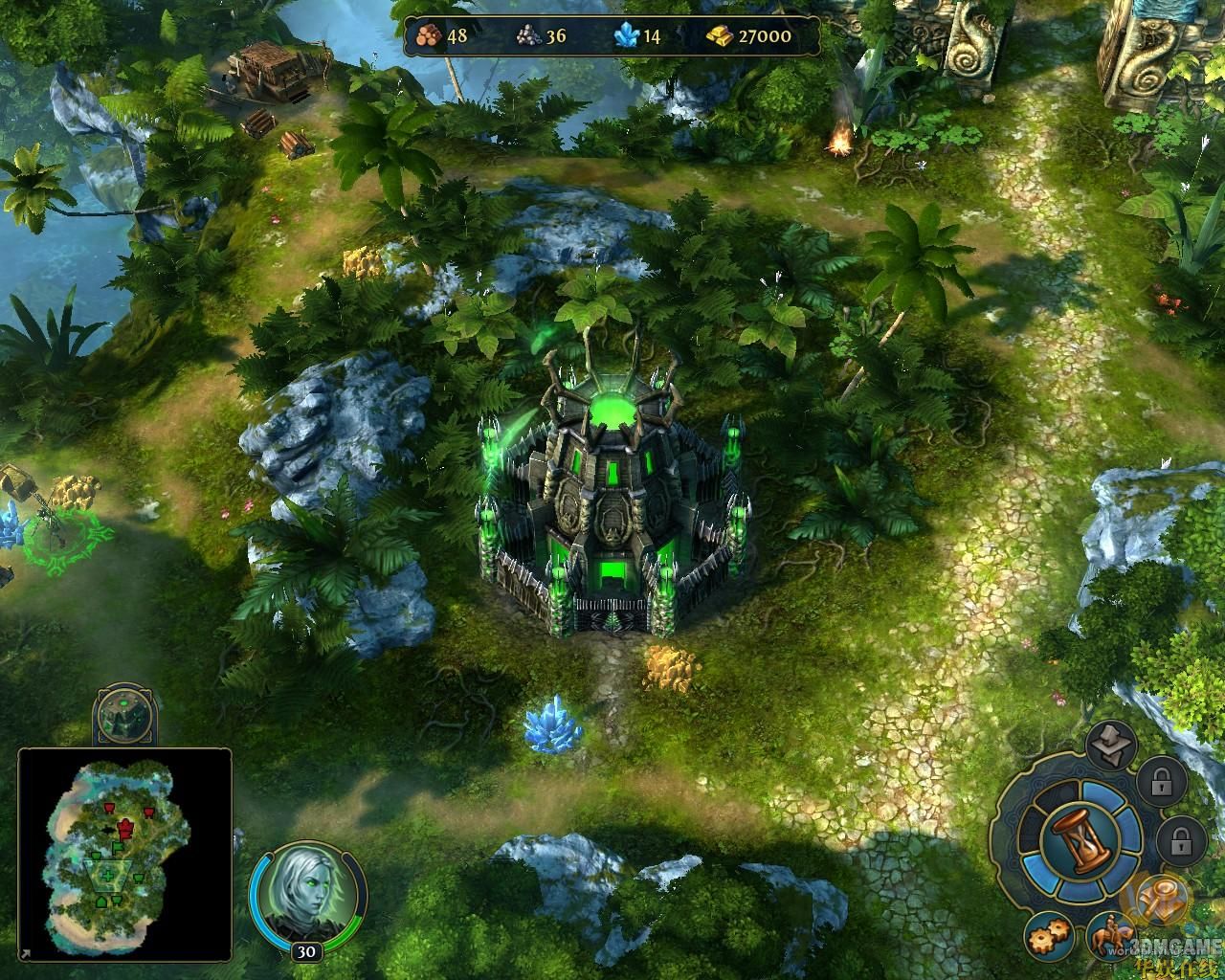Expand the minimap with its corner arrow
The width and height of the screenshot is (1225, 980).
coord(24,953)
